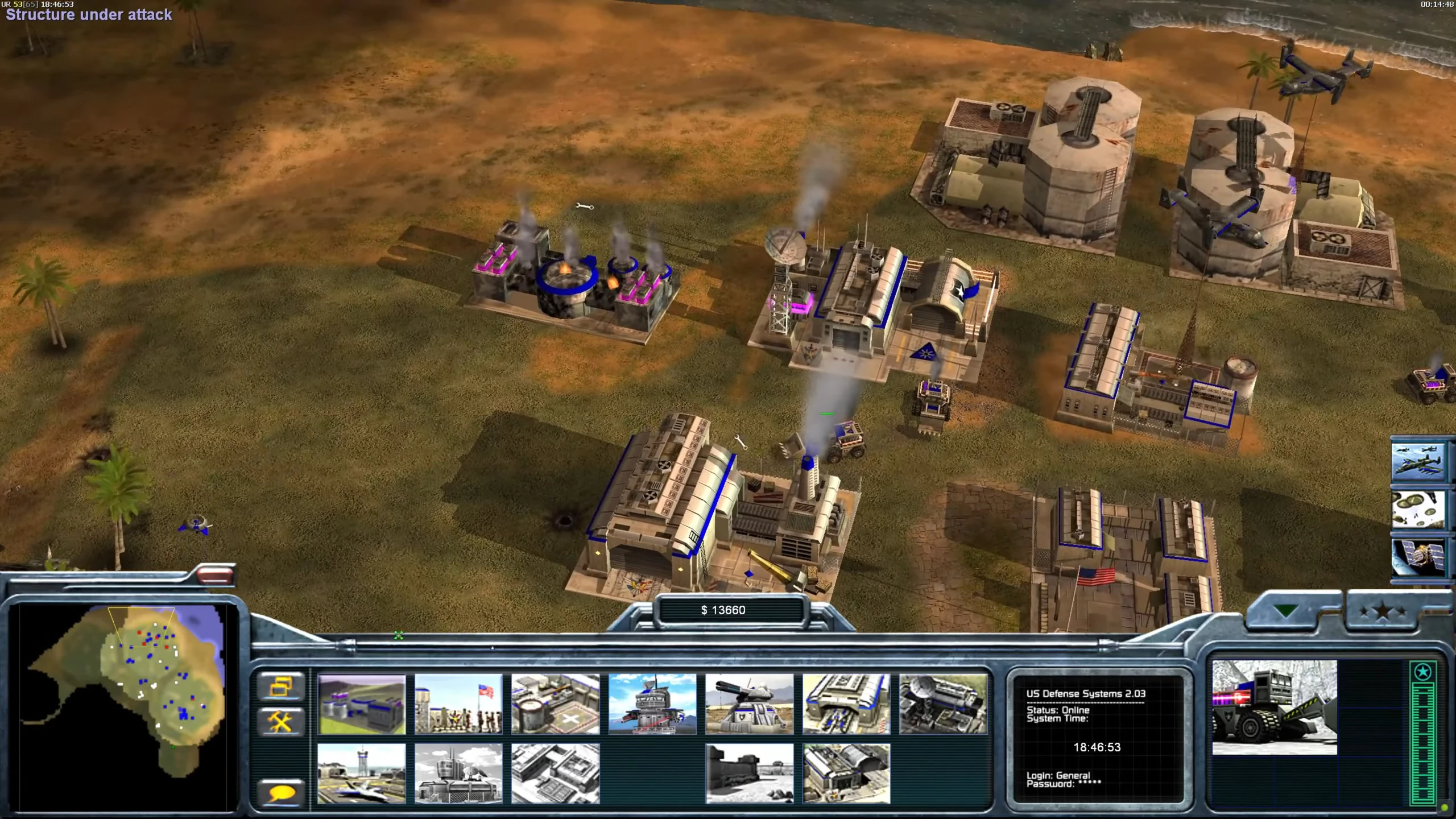Build the Cold Fusion Reactor power plant
The width and height of the screenshot is (1456, 819).
(x=362, y=704)
